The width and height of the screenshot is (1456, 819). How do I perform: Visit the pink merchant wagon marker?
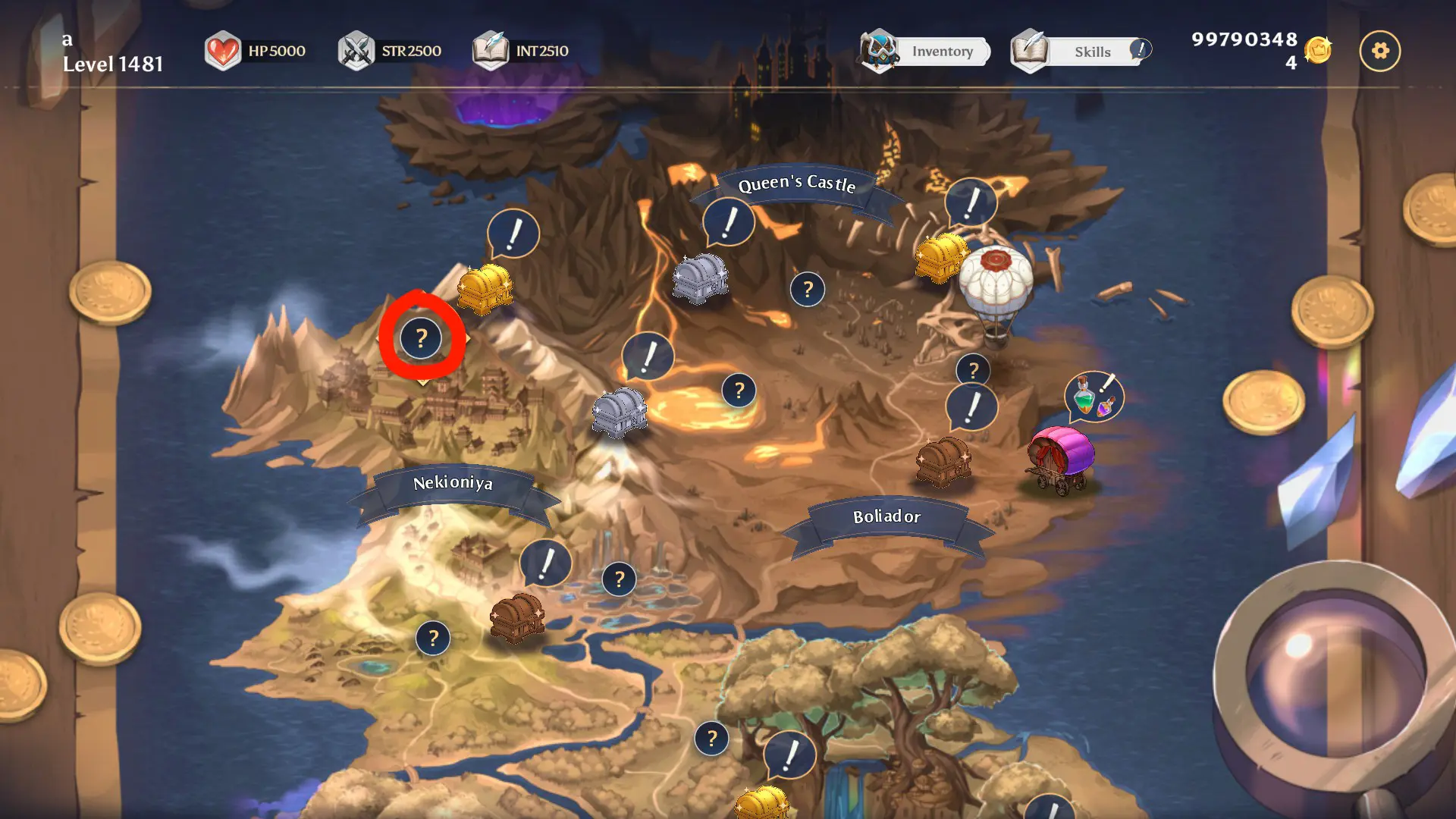point(1061,457)
